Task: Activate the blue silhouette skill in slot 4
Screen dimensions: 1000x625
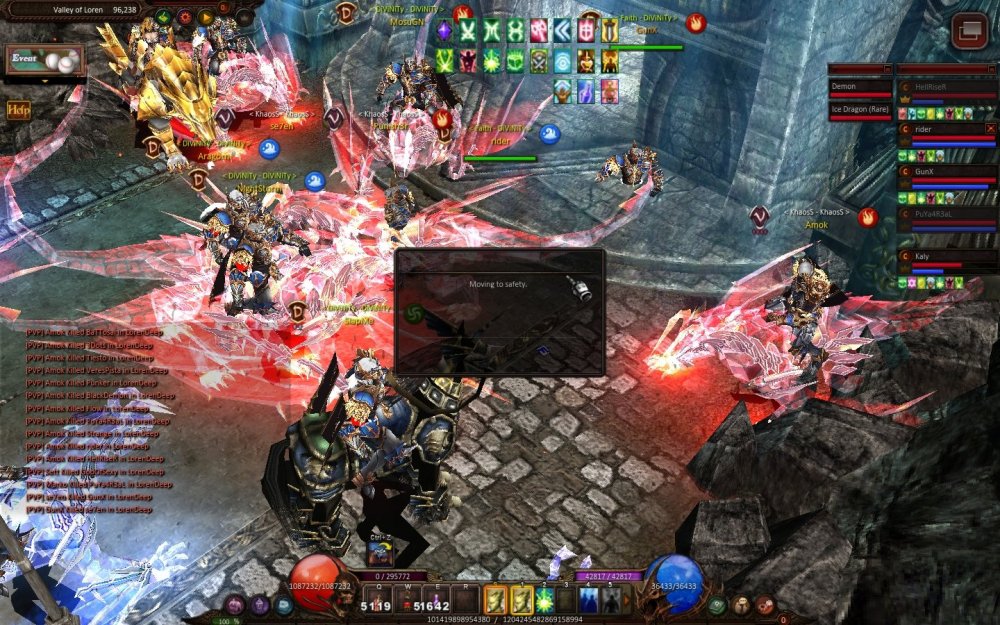Action: pyautogui.click(x=589, y=600)
